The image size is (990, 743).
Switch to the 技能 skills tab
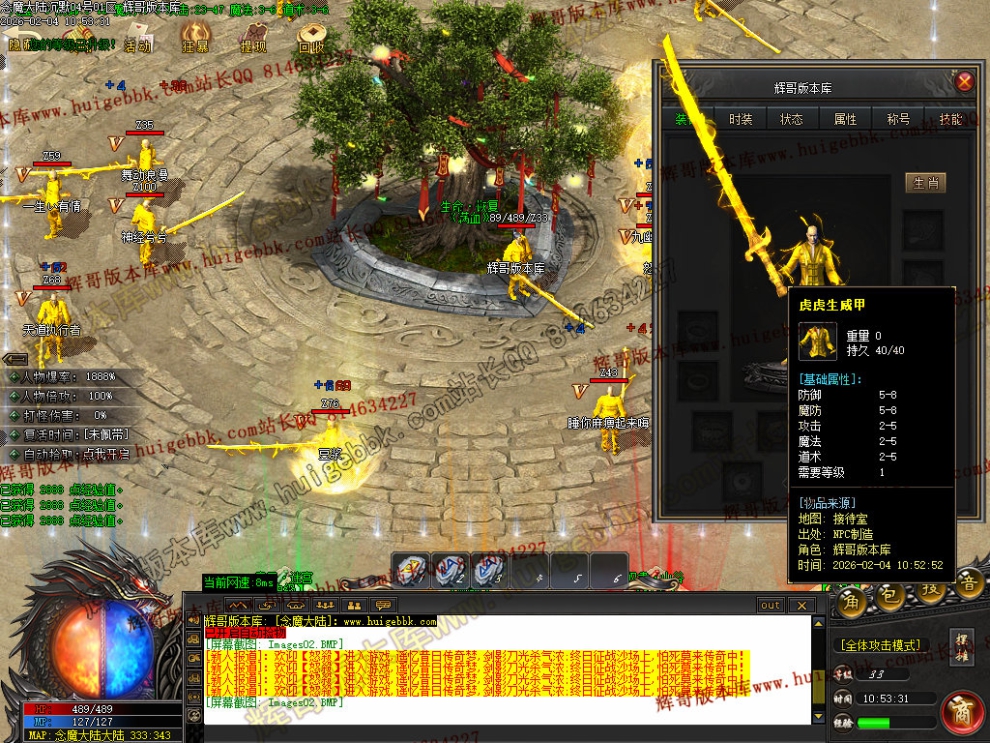coord(950,119)
